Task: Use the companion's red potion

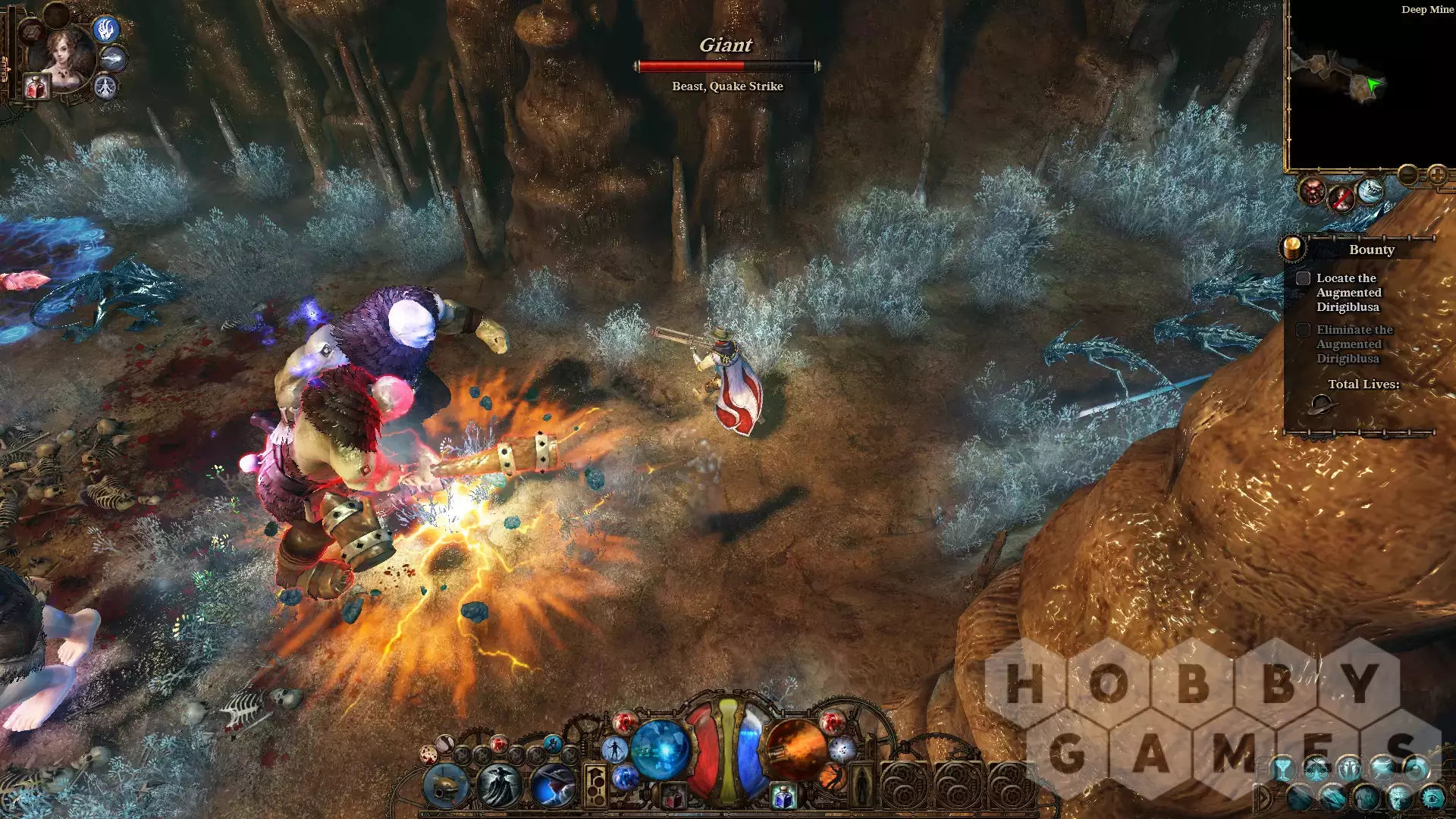Action: pyautogui.click(x=36, y=87)
